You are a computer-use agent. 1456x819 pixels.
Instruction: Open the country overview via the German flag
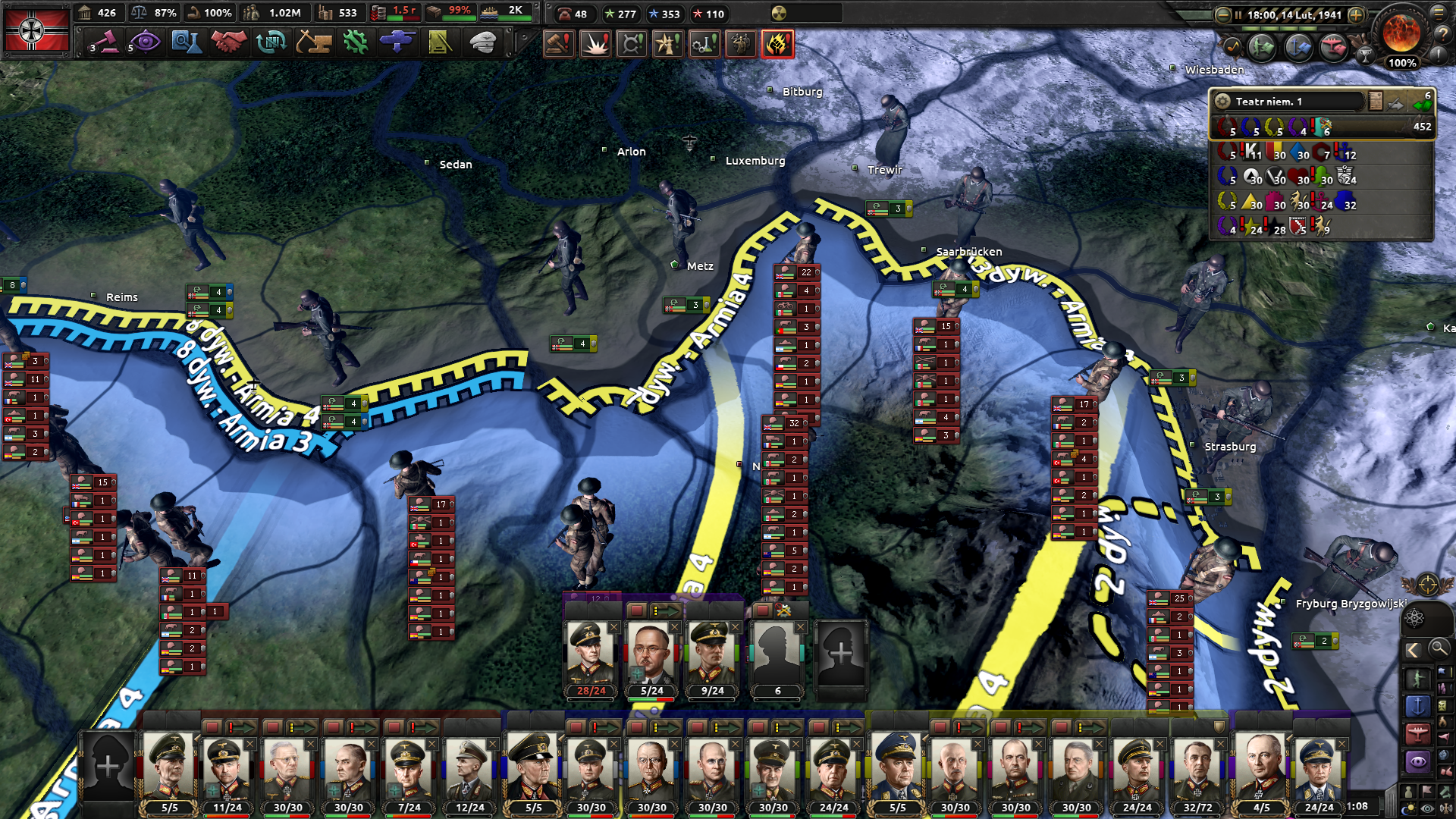tap(36, 30)
